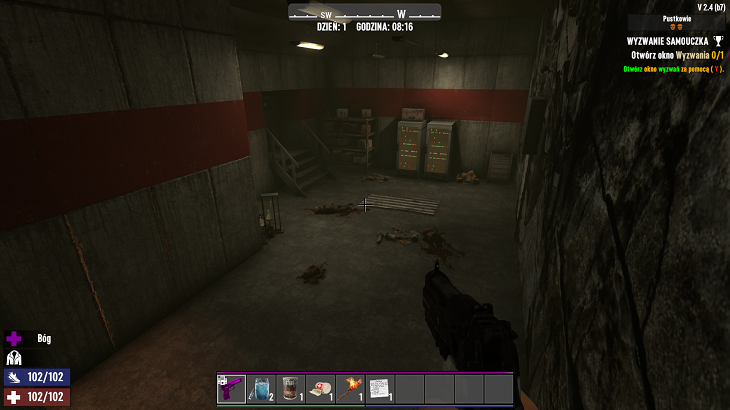Select the water jar hotbar slot
Screen dimensions: 730x410
tap(261, 388)
